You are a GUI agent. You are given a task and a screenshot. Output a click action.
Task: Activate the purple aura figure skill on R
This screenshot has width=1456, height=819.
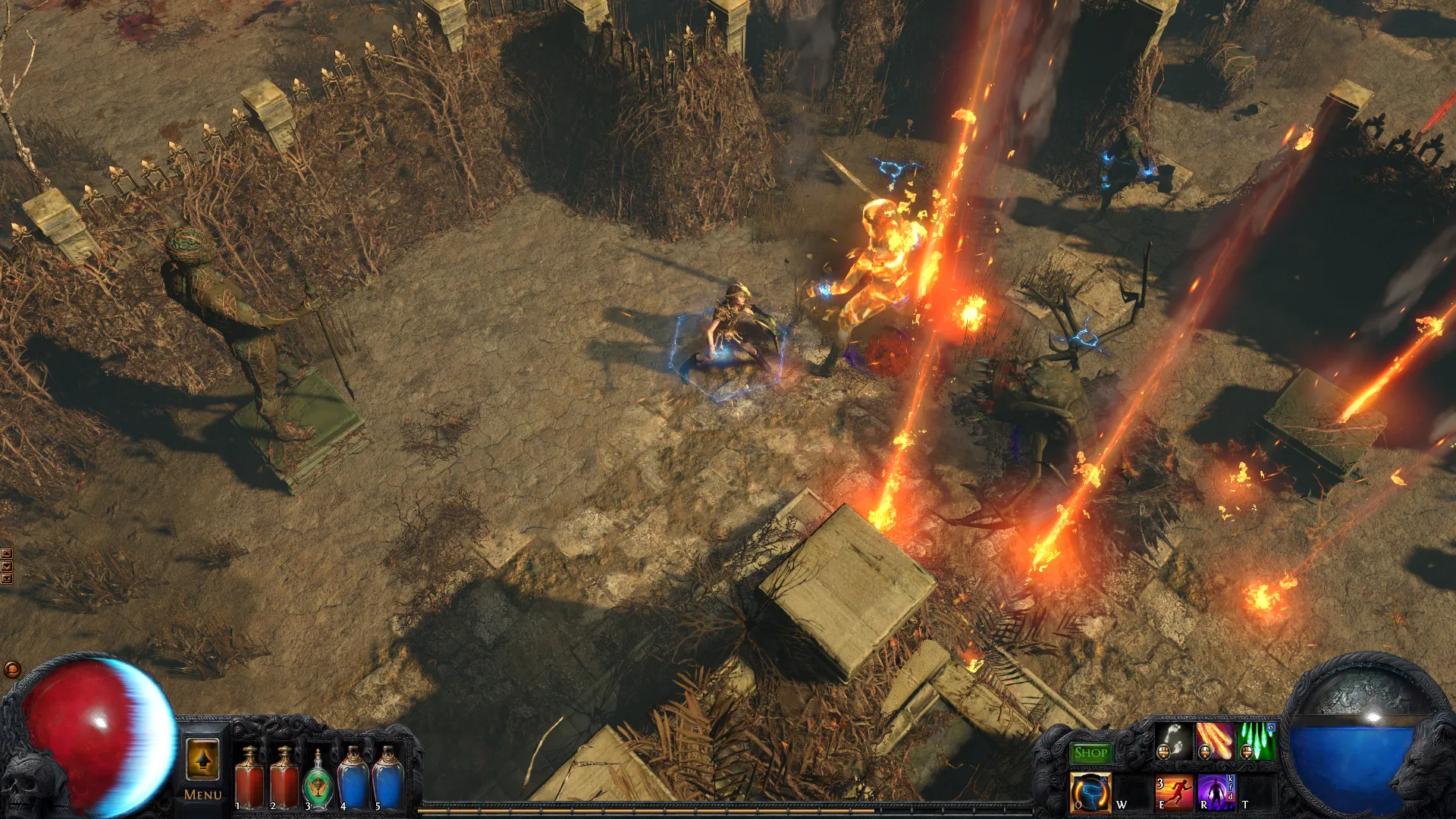coord(1216,792)
